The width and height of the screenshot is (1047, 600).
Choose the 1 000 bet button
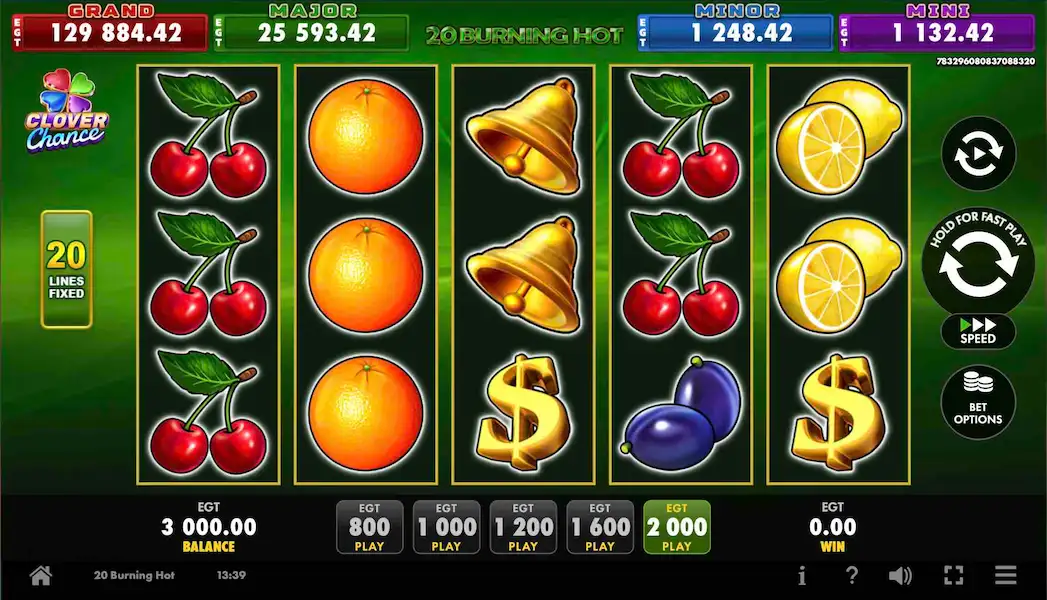(x=446, y=527)
